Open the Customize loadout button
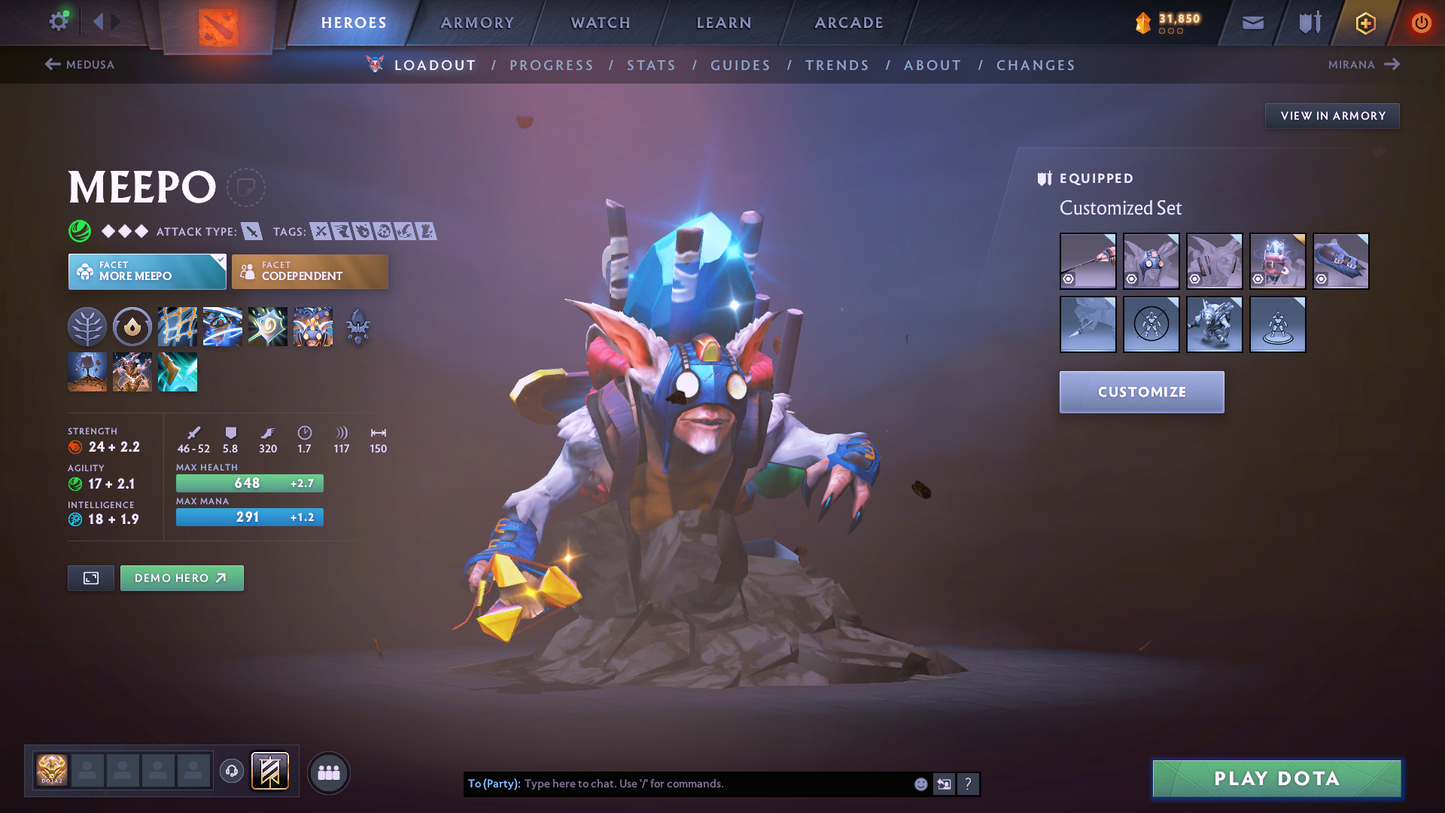Image resolution: width=1445 pixels, height=813 pixels. coord(1141,392)
